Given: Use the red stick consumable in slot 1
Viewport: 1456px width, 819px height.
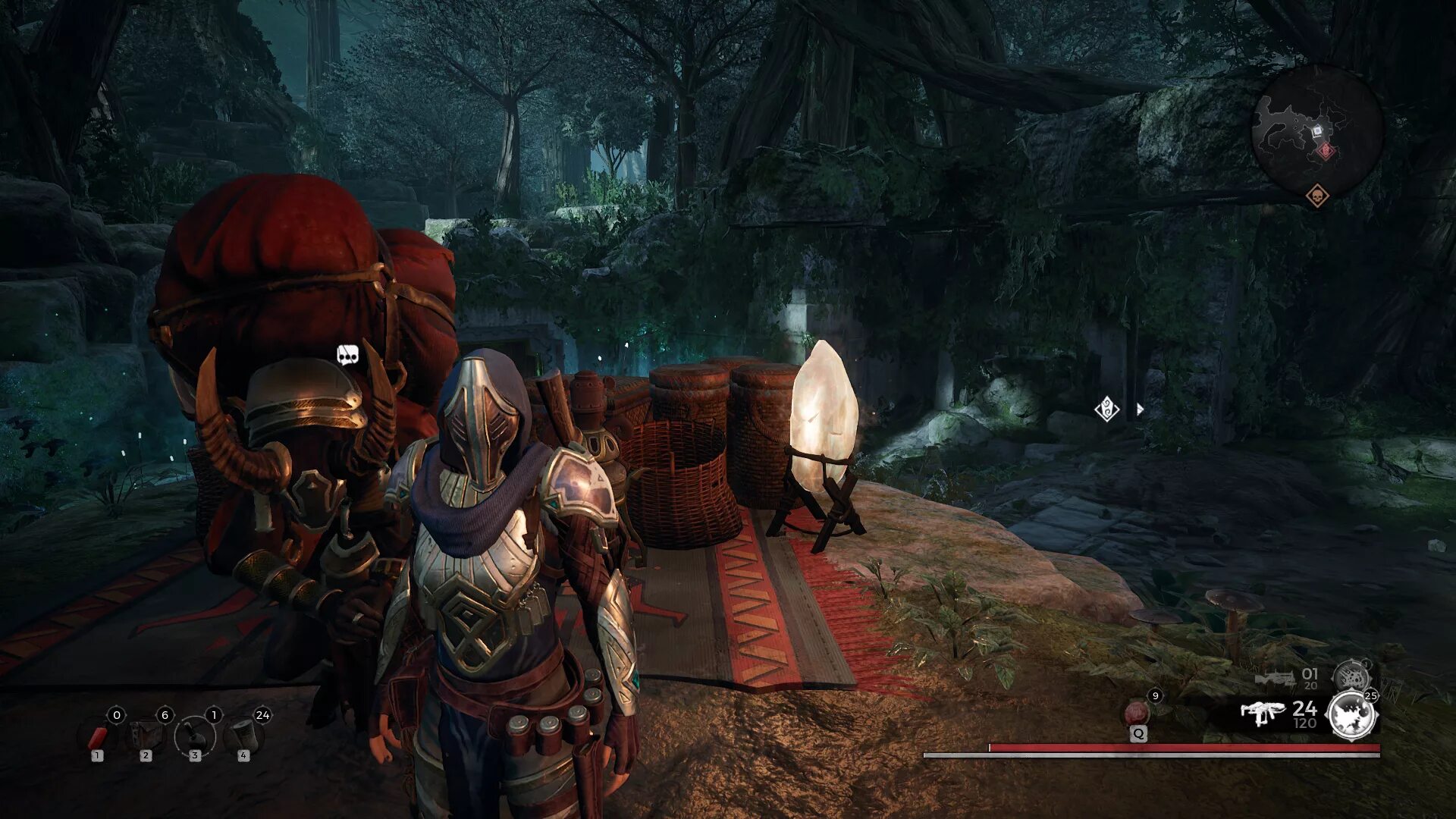Looking at the screenshot, I should (98, 736).
